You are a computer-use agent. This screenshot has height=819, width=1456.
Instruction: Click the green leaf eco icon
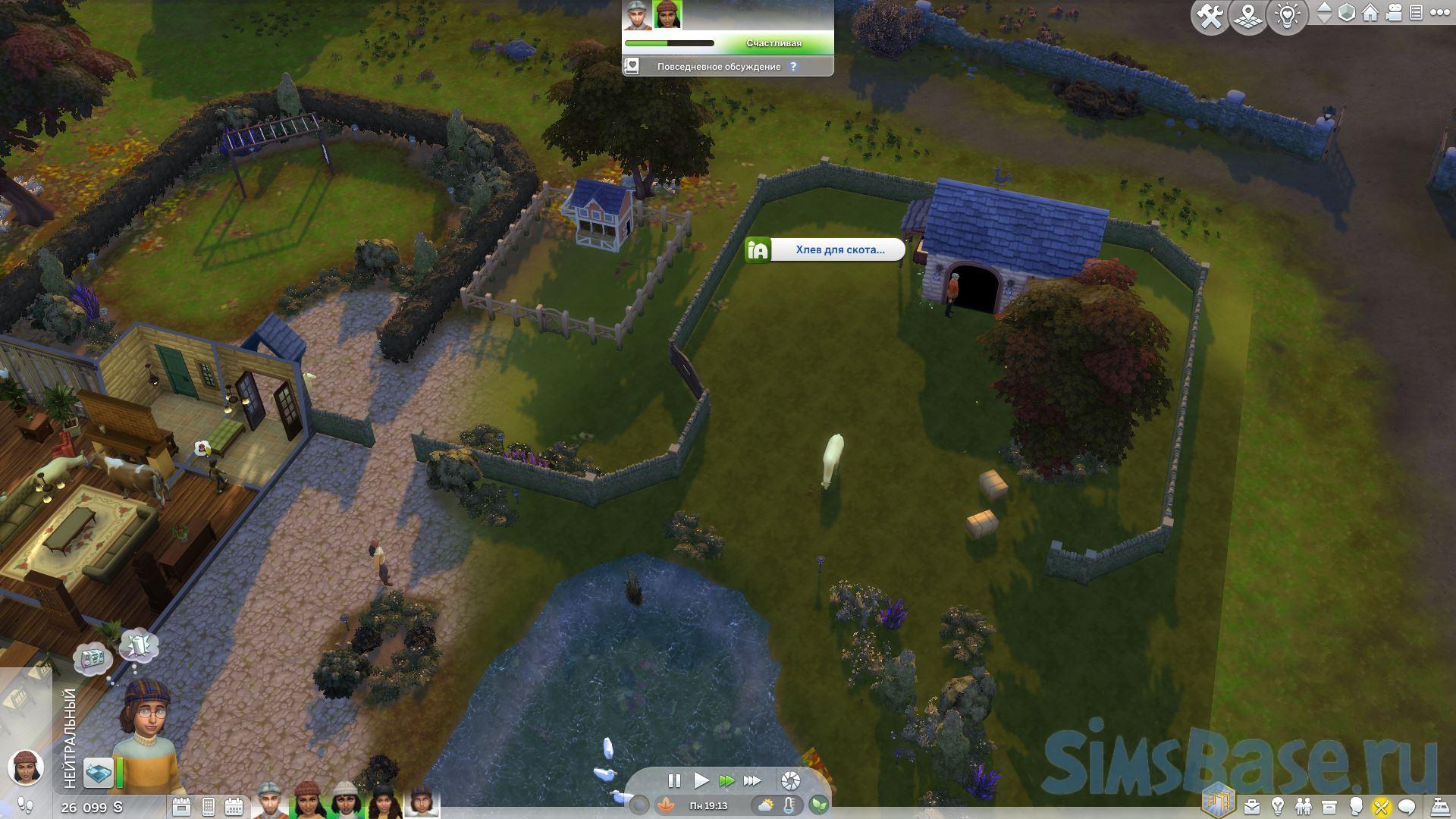coord(818,805)
